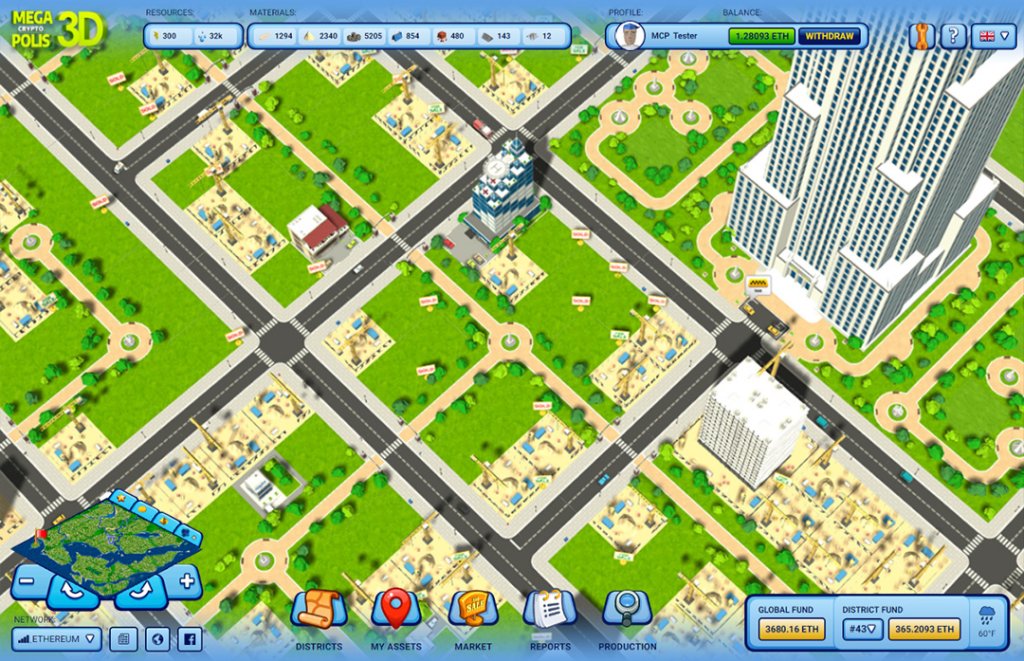Open the Production menu
The height and width of the screenshot is (661, 1024).
pyautogui.click(x=627, y=612)
